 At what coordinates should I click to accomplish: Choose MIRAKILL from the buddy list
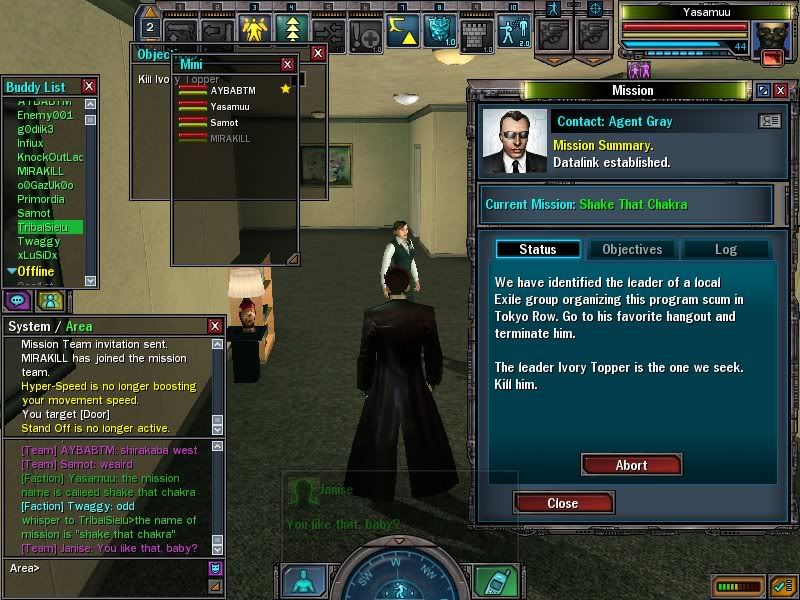pyautogui.click(x=40, y=171)
